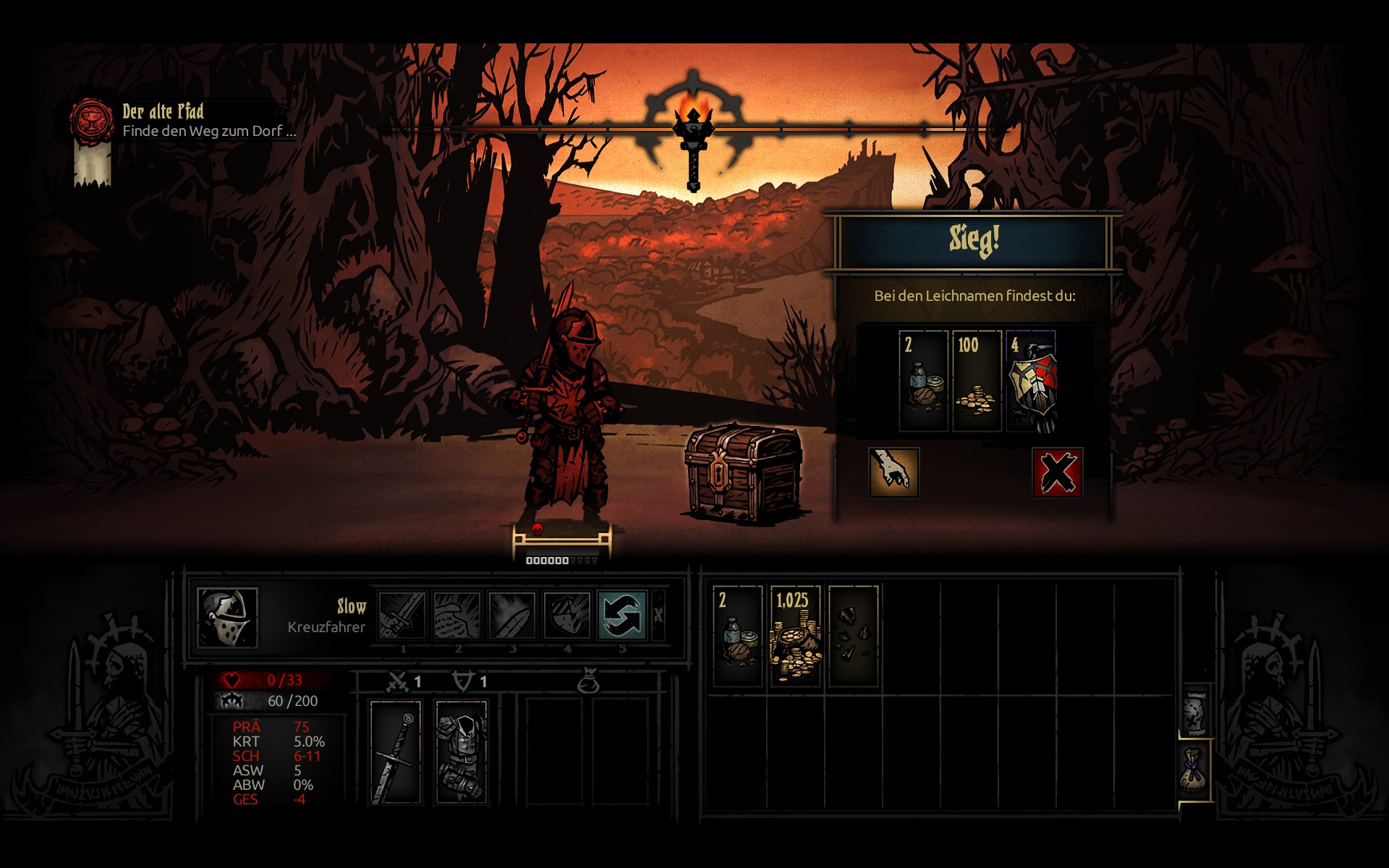Choose the scroll-and-fist skill in slot two
Image resolution: width=1389 pixels, height=868 pixels.
457,616
